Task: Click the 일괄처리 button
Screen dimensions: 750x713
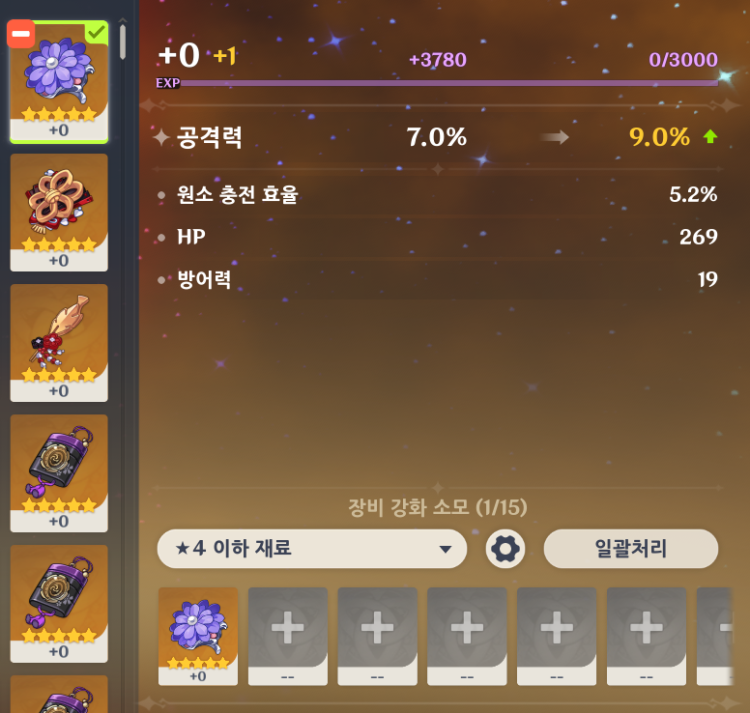Action: click(x=630, y=549)
